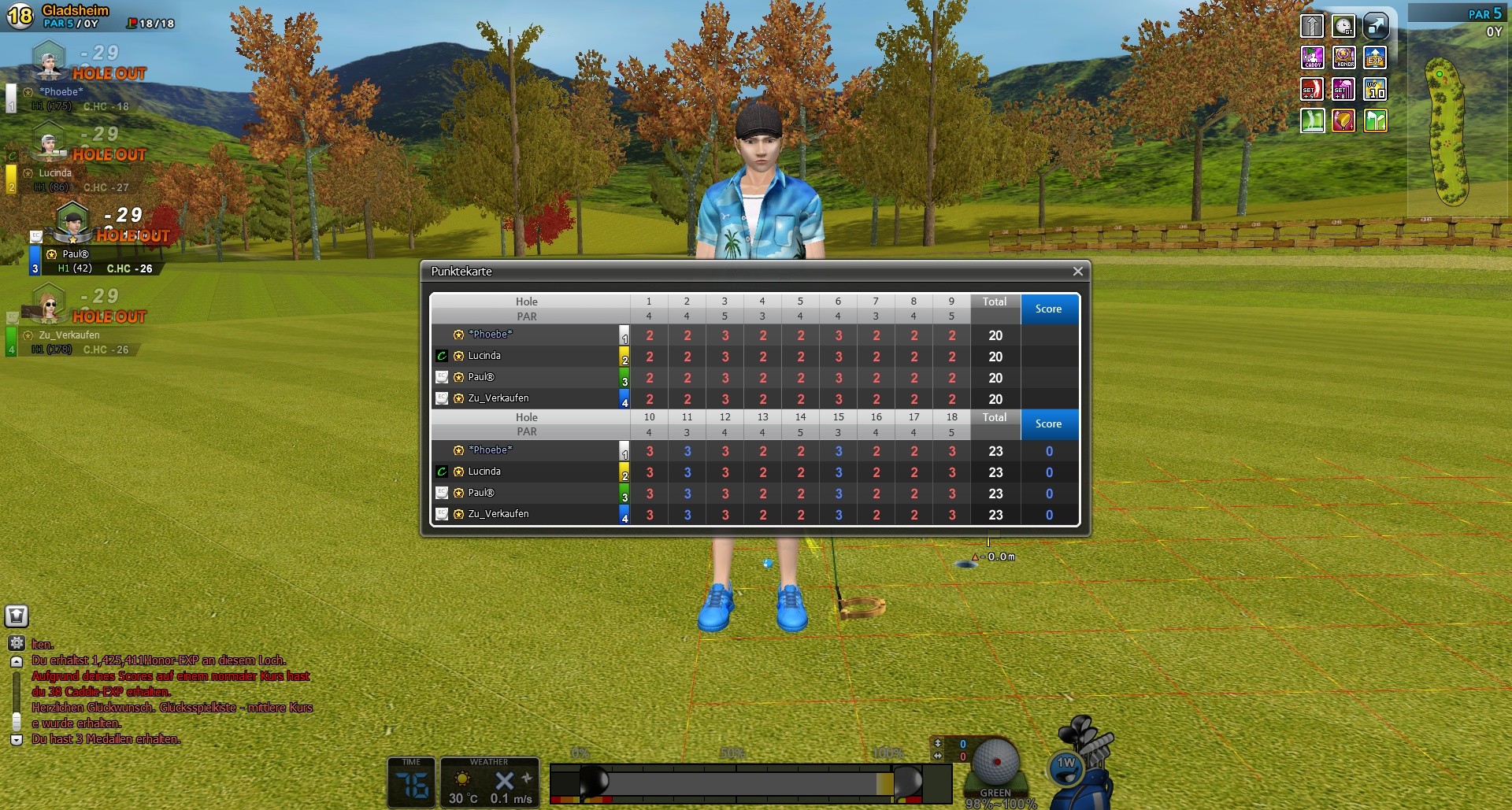Select the SET +5 golfer icon
The width and height of the screenshot is (1512, 810).
(1312, 89)
